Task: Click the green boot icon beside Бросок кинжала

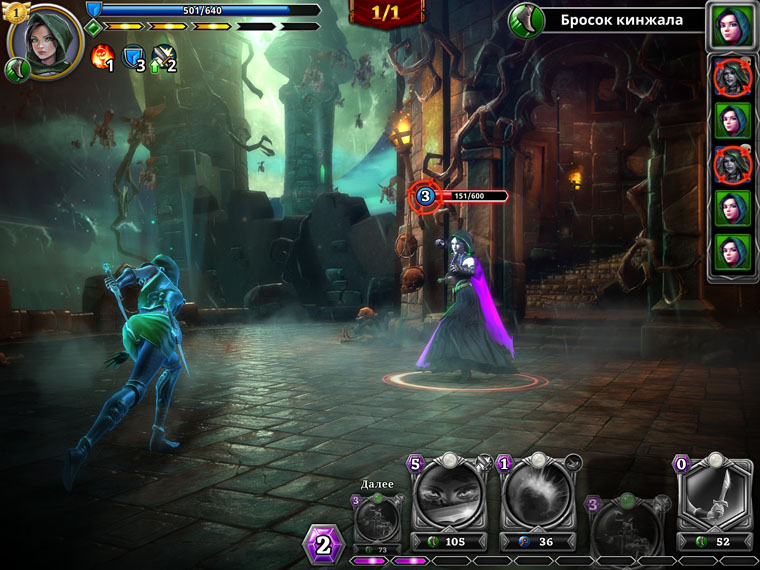Action: click(525, 20)
